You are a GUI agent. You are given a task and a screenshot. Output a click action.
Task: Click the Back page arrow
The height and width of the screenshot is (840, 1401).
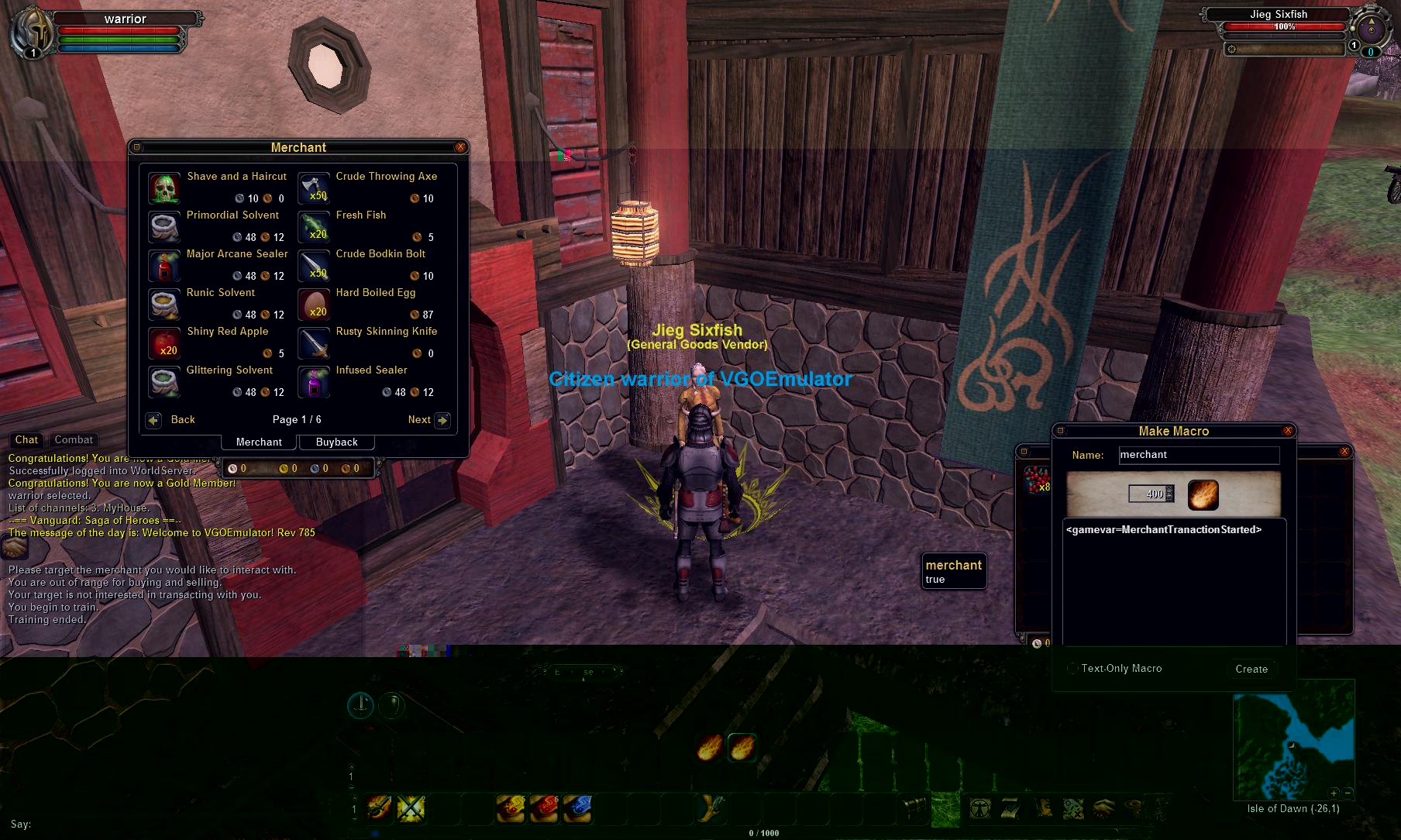(x=154, y=420)
